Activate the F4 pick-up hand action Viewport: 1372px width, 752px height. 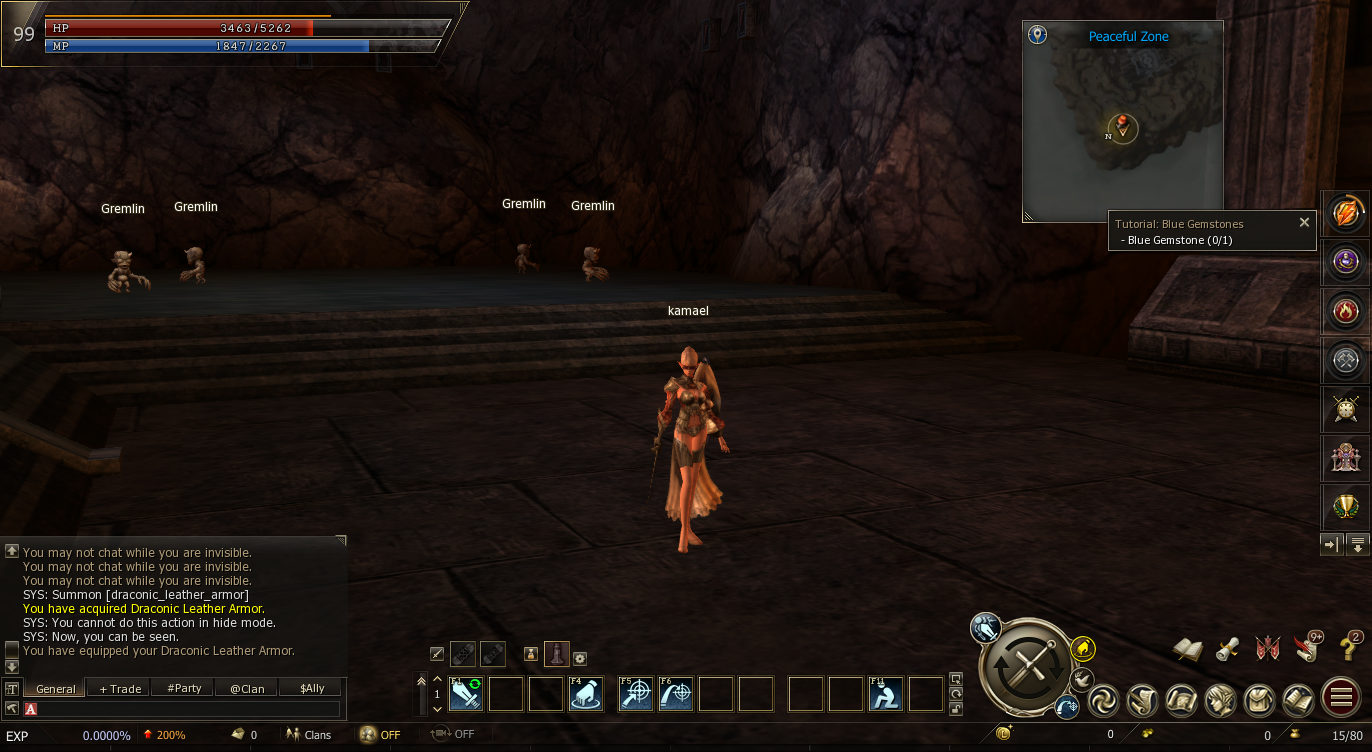(586, 694)
